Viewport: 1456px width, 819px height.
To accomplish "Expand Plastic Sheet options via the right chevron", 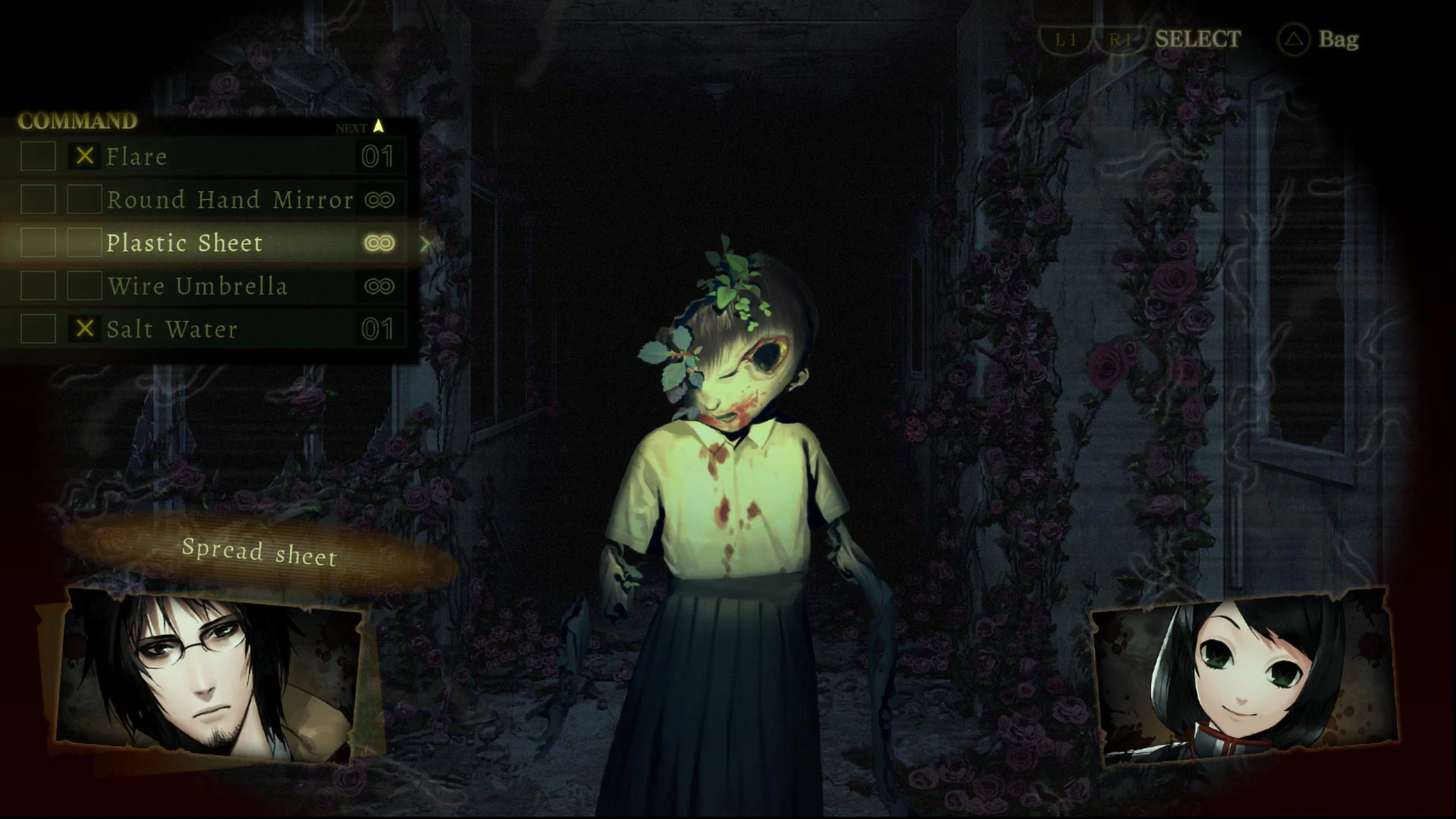I will (x=427, y=243).
